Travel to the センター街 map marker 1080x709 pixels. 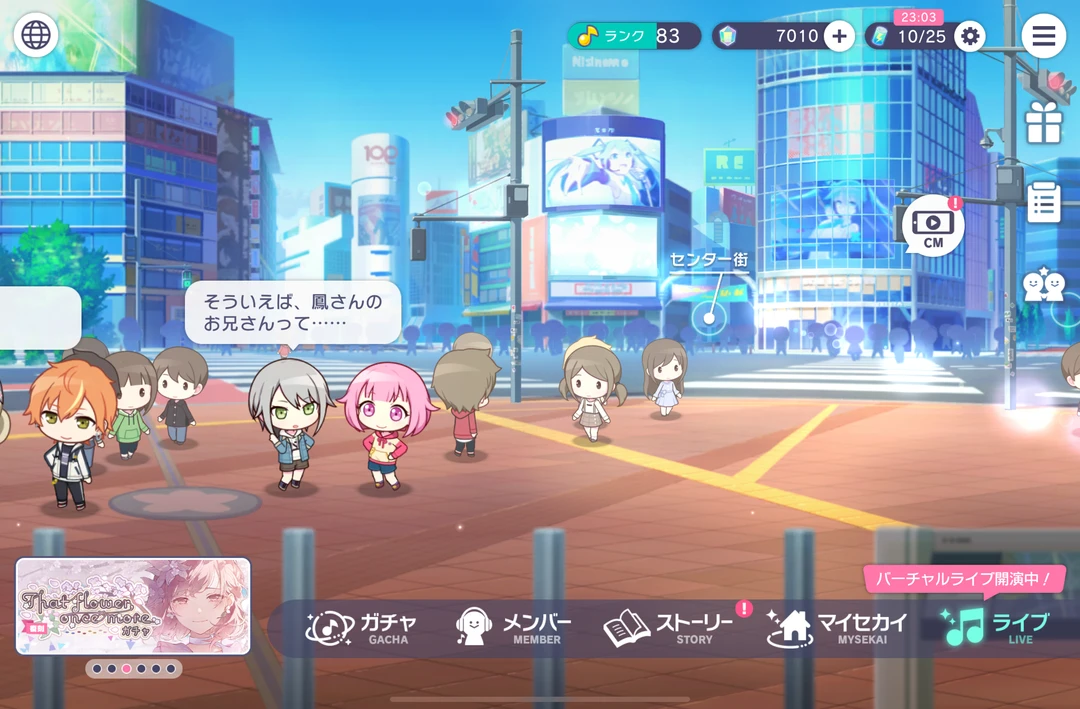click(709, 318)
